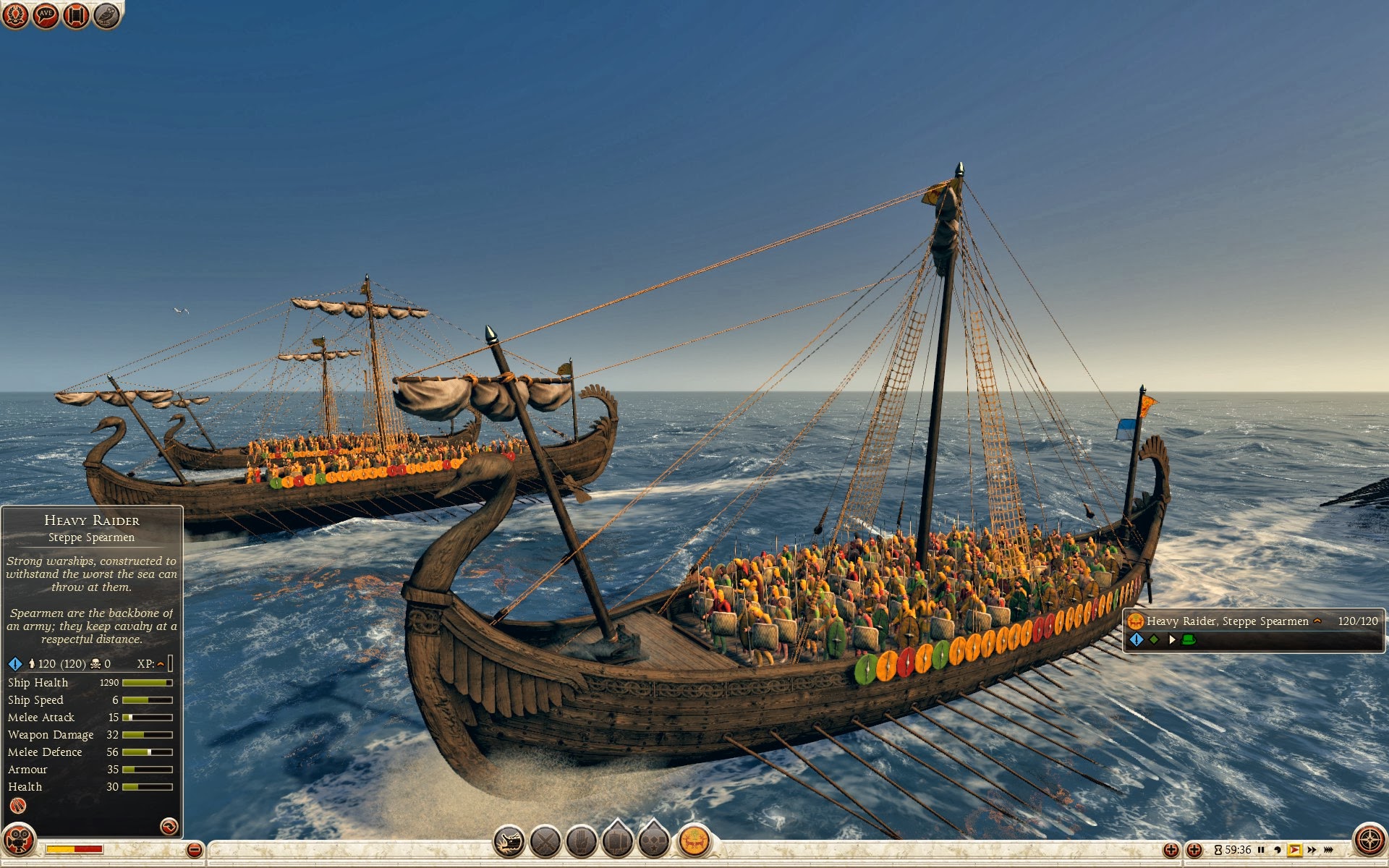Click the round arrow button on unit card

[169, 826]
